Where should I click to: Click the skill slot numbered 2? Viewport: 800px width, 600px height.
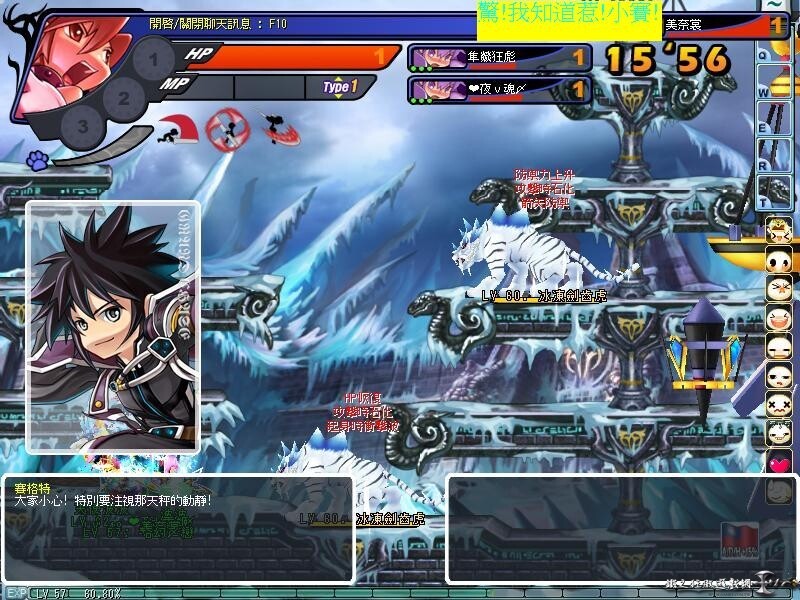pyautogui.click(x=123, y=97)
